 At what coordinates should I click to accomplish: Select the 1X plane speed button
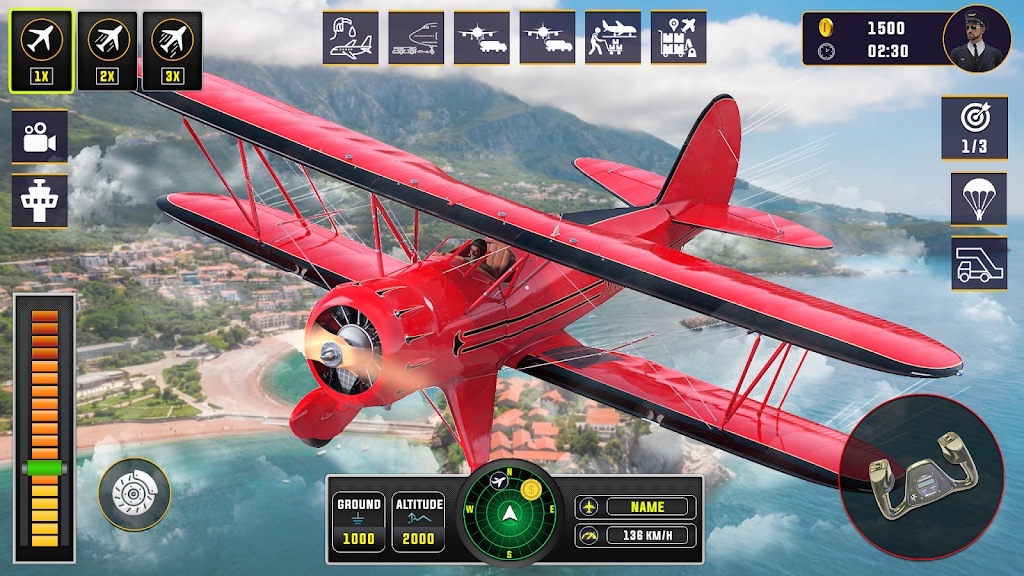[x=42, y=50]
